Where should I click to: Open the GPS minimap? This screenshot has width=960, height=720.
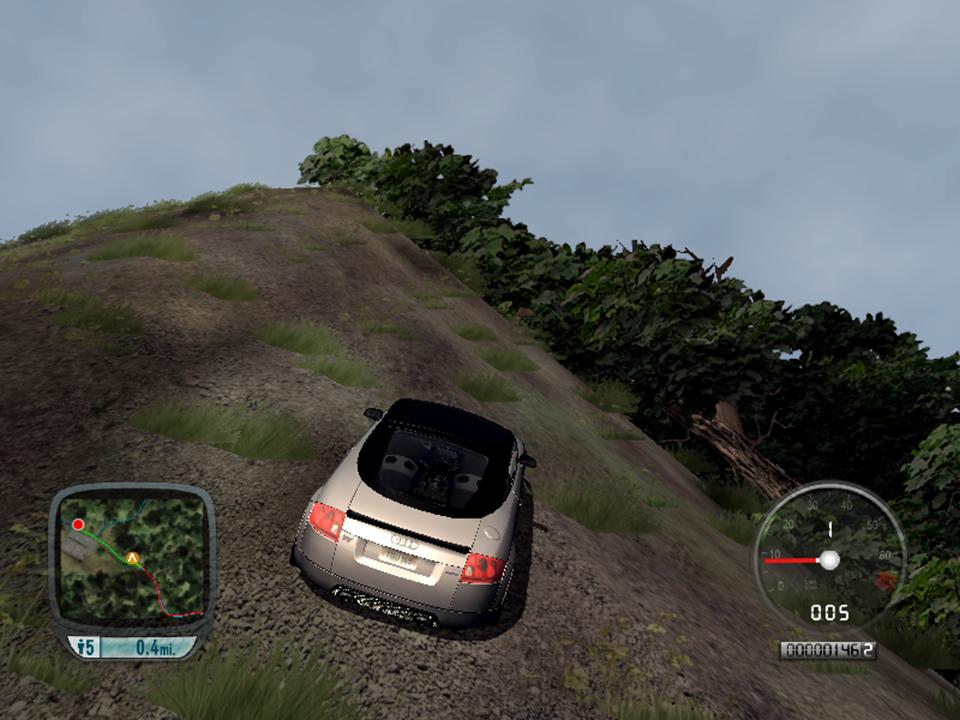click(x=132, y=558)
